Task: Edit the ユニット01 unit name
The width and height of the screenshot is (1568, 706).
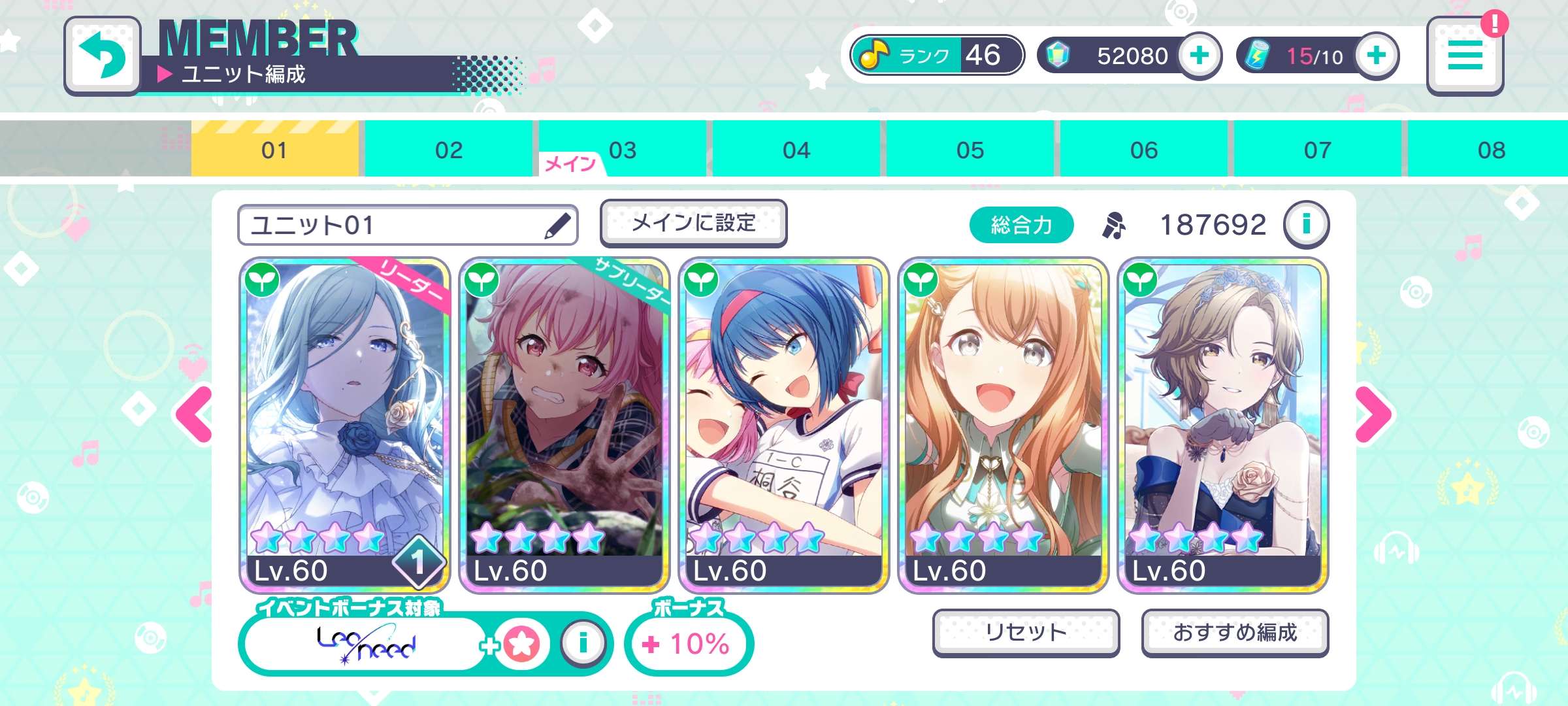Action: pos(557,226)
